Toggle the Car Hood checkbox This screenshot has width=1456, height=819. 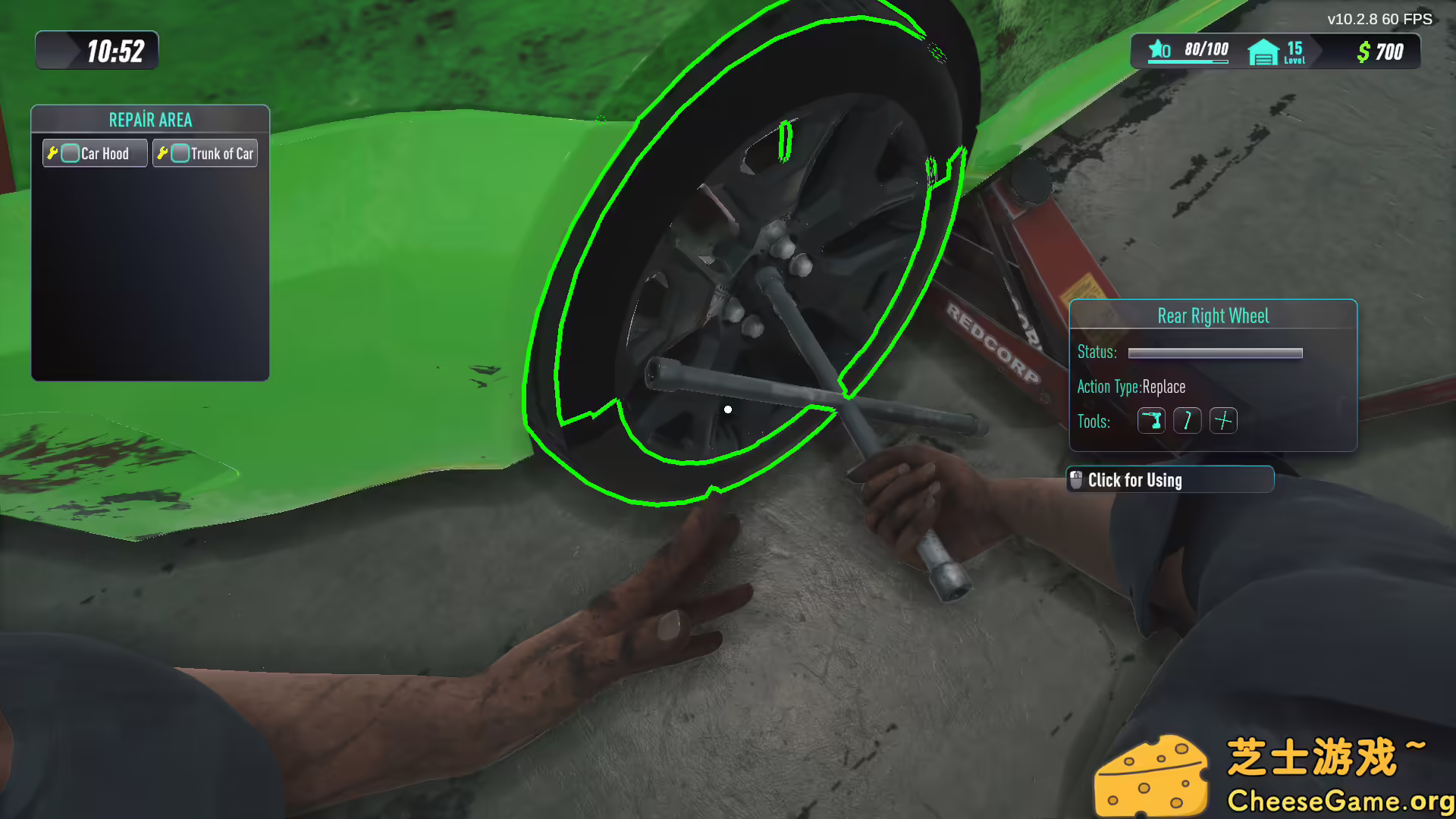(70, 152)
